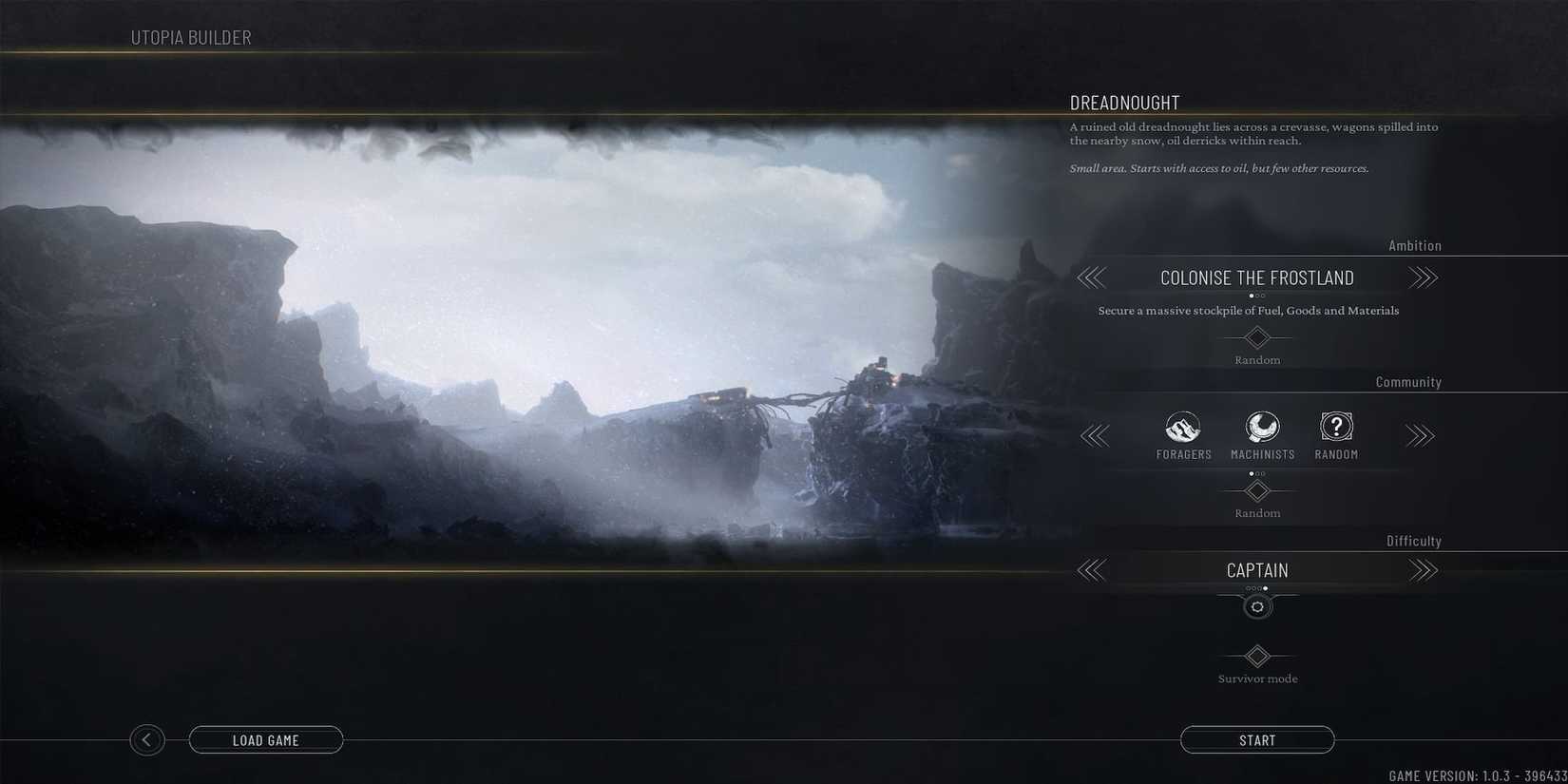Enable Random for the Ambition selection
1568x784 pixels.
[1257, 338]
